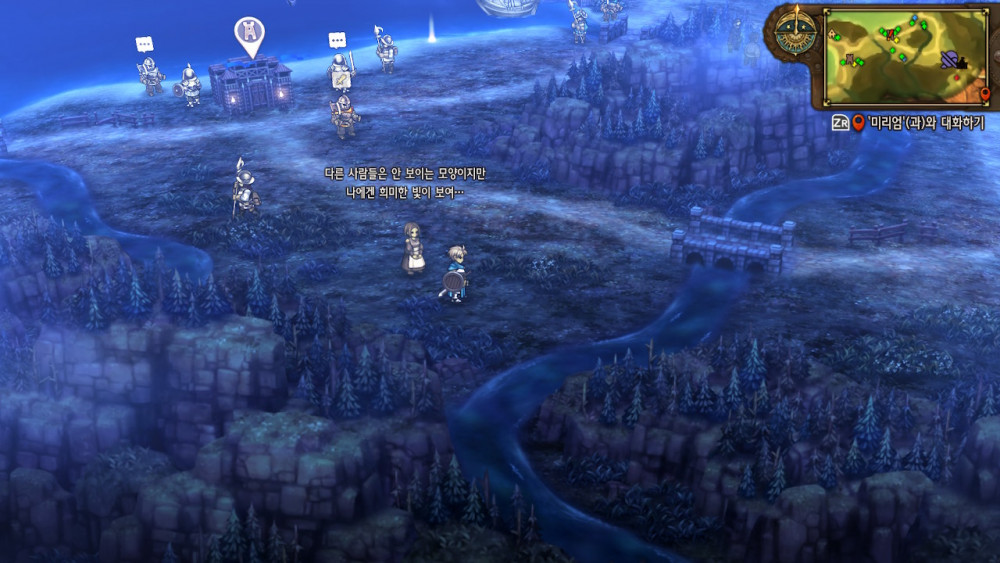Select the fort pin marker above the garrison

point(249,35)
